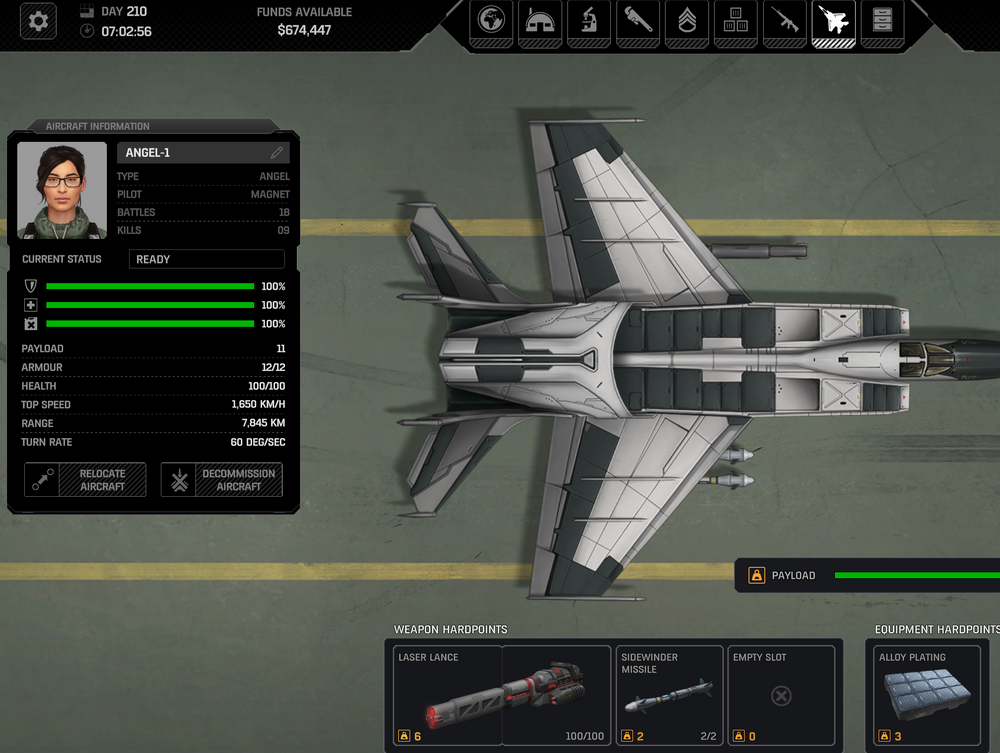Click the Relocate Aircraft button
Screen dimensions: 1000x753
coord(85,480)
